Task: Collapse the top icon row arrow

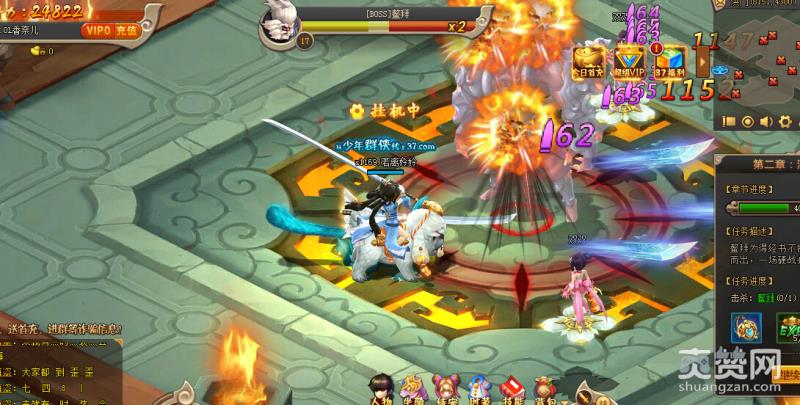Action: coord(704,62)
